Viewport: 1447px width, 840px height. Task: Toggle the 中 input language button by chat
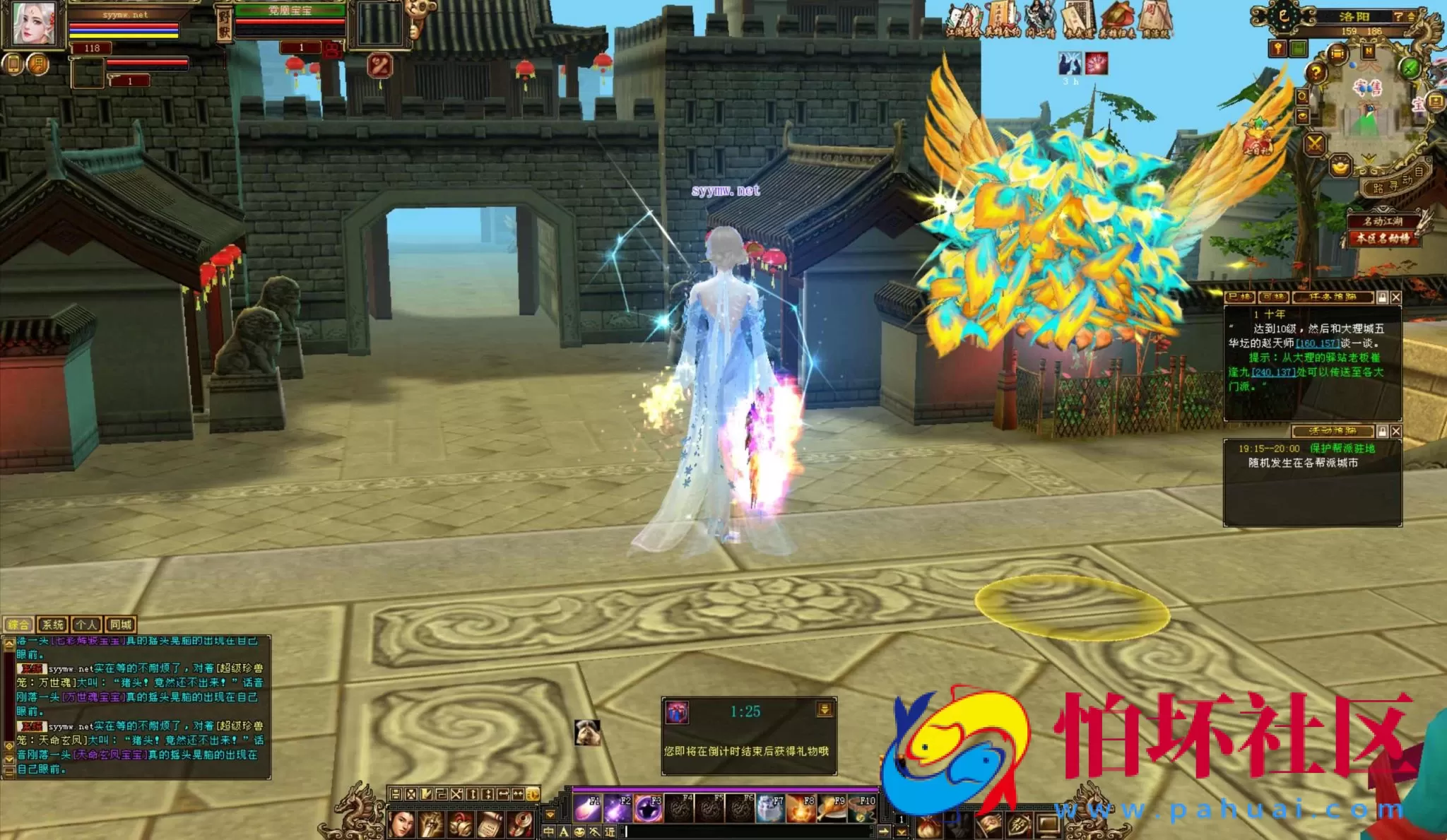click(x=549, y=832)
